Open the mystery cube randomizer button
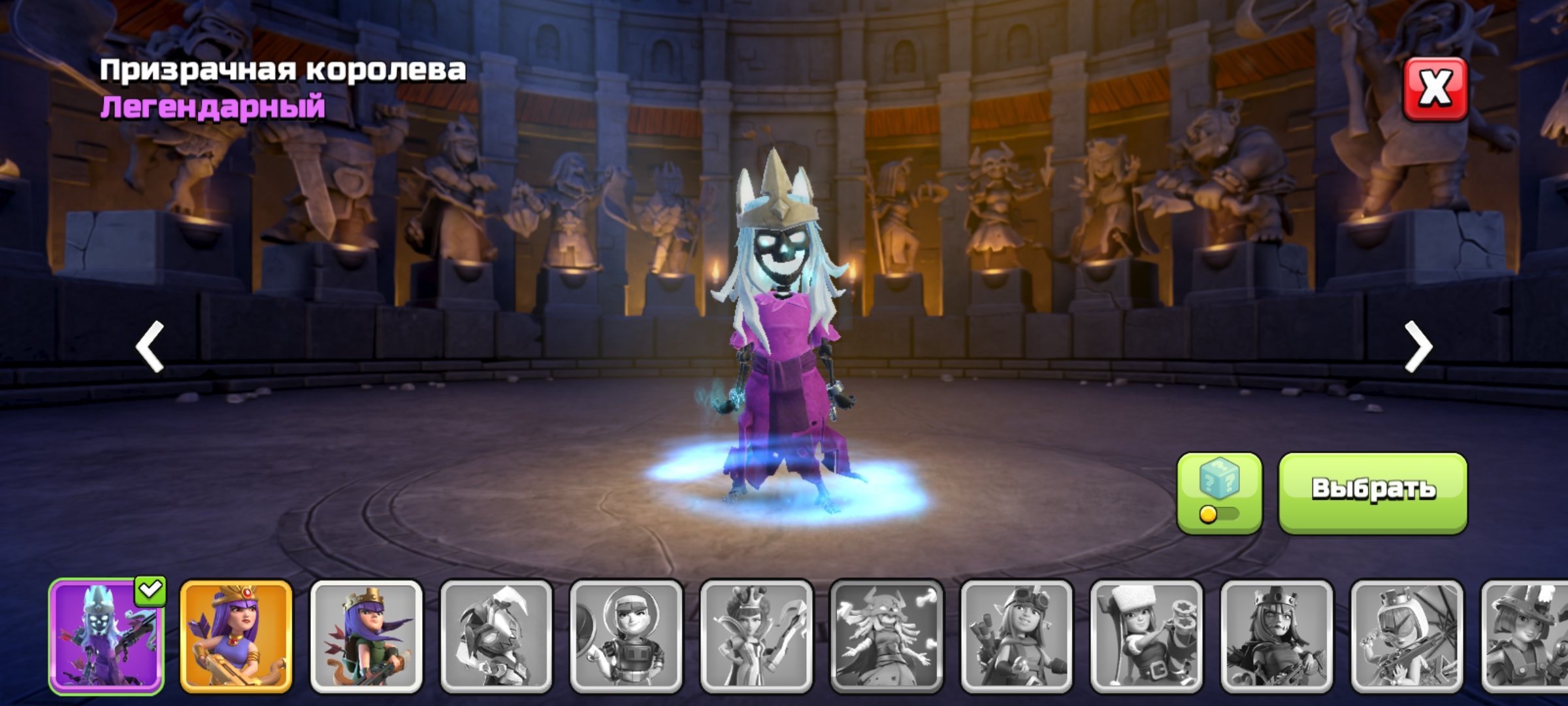Image resolution: width=1568 pixels, height=706 pixels. click(x=1218, y=493)
